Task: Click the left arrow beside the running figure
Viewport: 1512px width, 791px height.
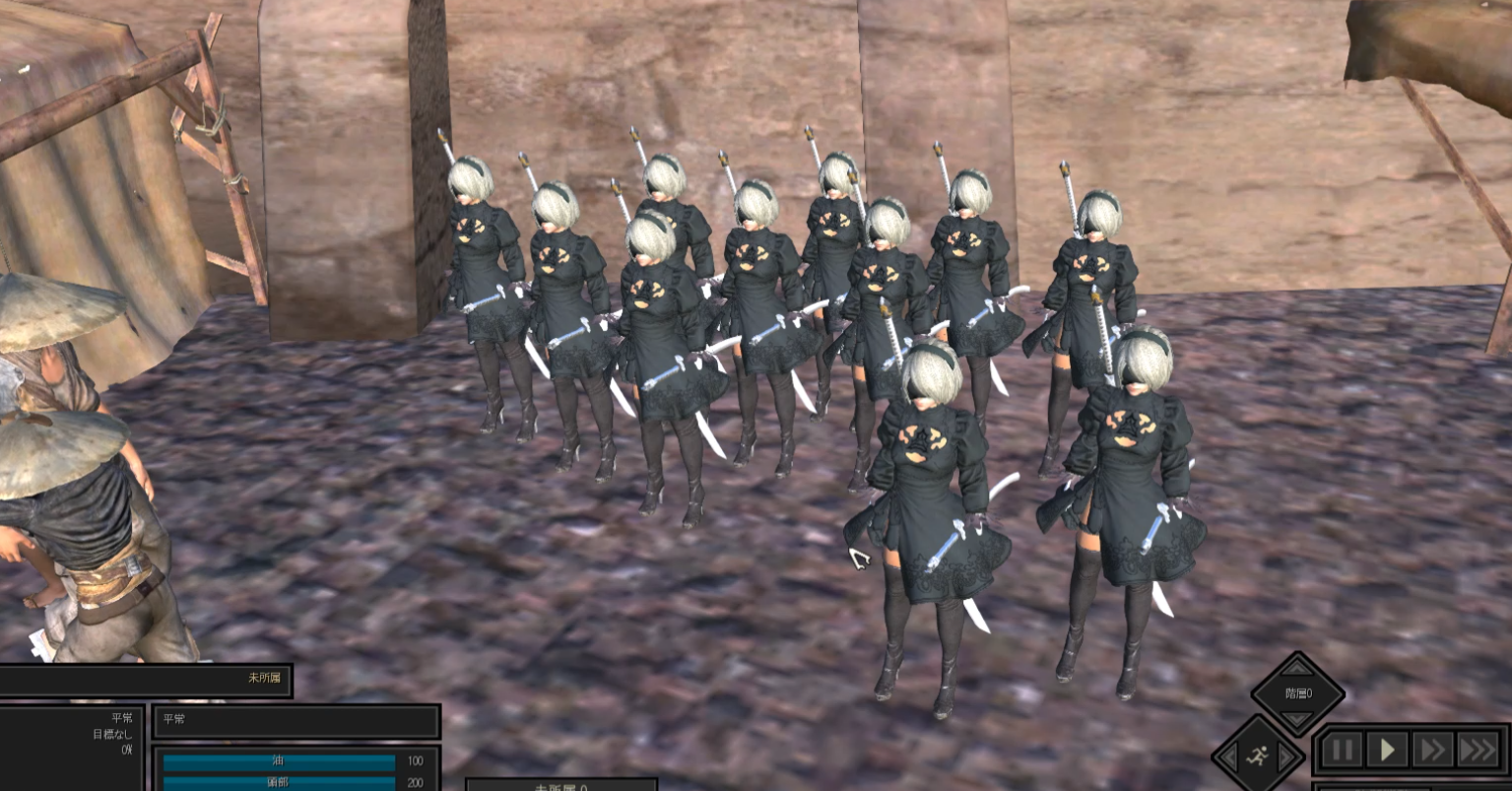Action: click(x=1229, y=754)
